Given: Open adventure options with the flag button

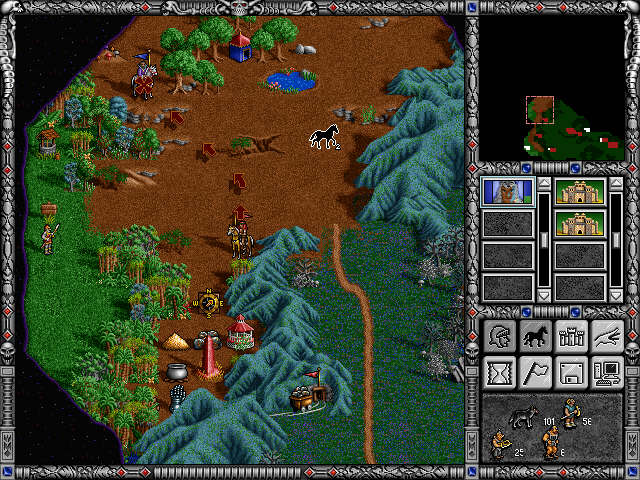Looking at the screenshot, I should pos(534,372).
